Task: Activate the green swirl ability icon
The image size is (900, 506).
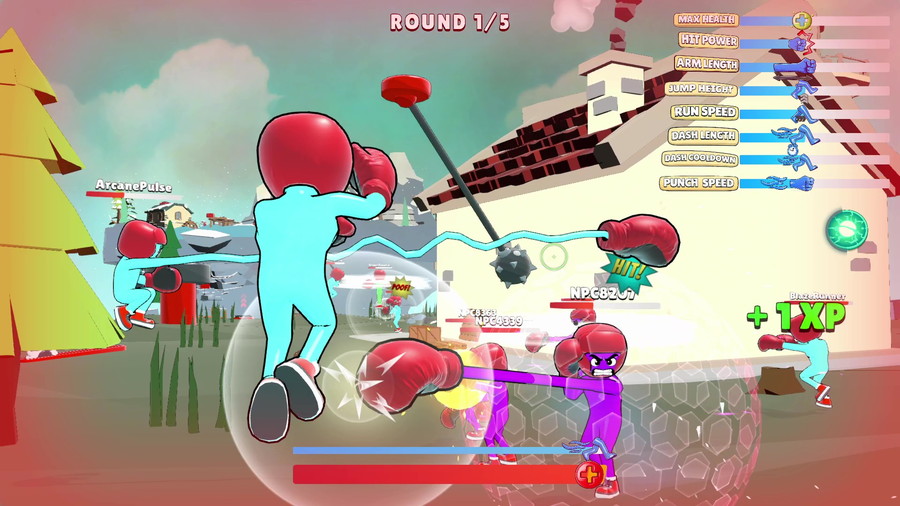Action: pyautogui.click(x=846, y=230)
